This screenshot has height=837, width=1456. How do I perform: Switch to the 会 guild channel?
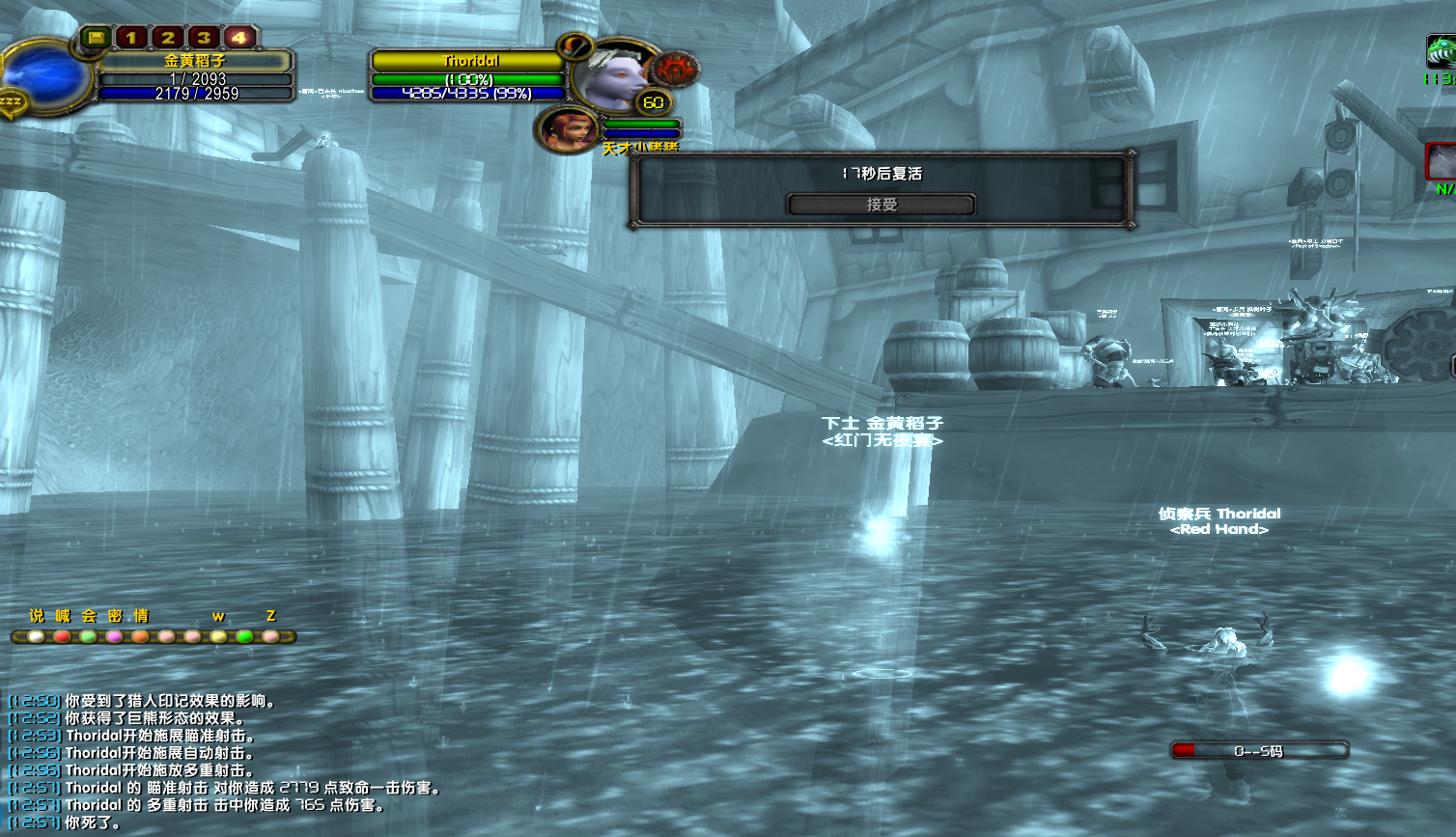87,615
